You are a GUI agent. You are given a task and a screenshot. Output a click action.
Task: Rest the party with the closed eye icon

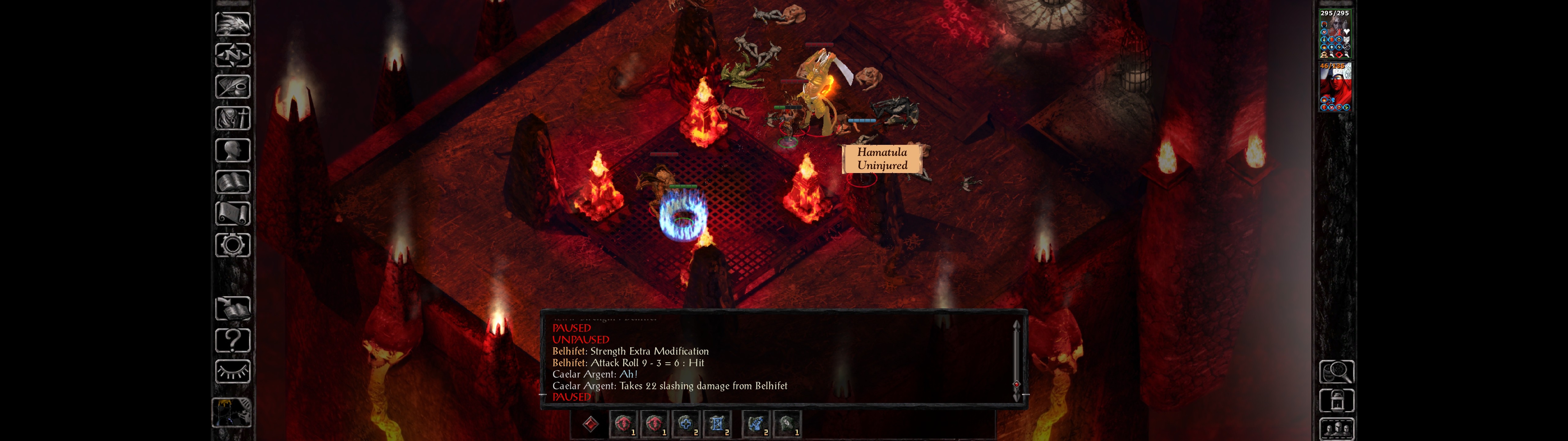coord(232,371)
